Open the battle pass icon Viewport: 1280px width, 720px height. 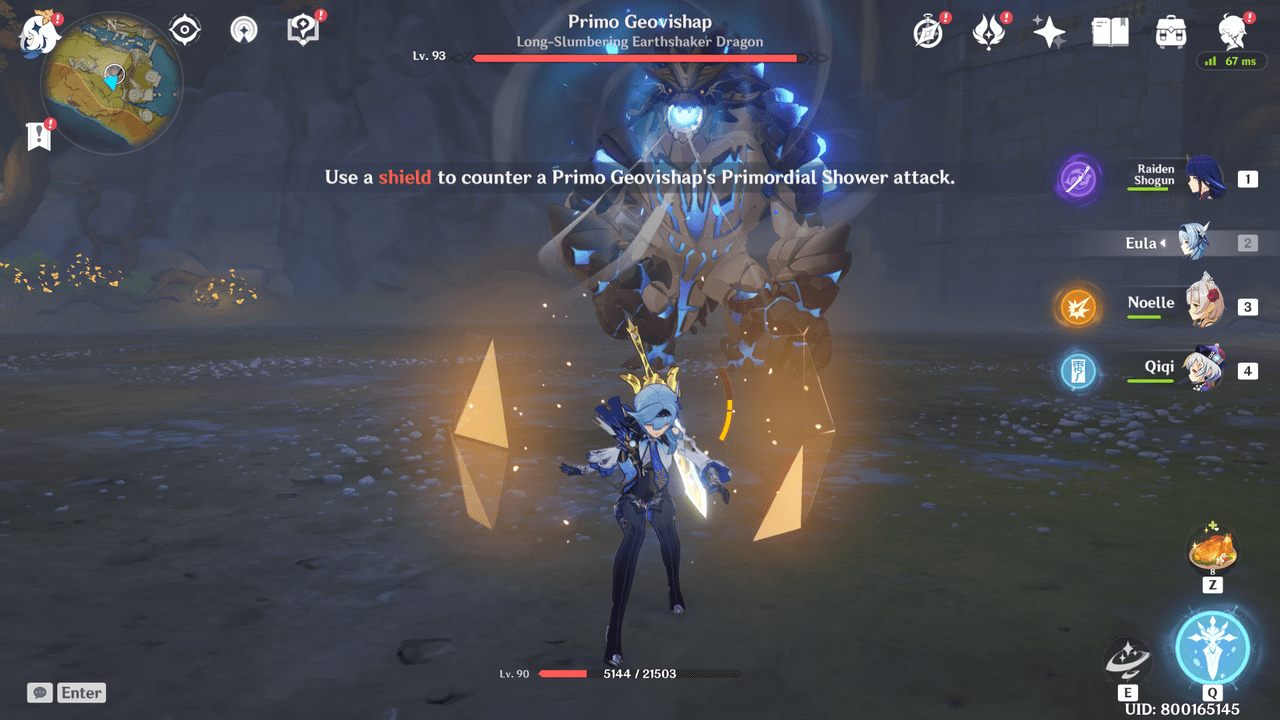tap(989, 33)
